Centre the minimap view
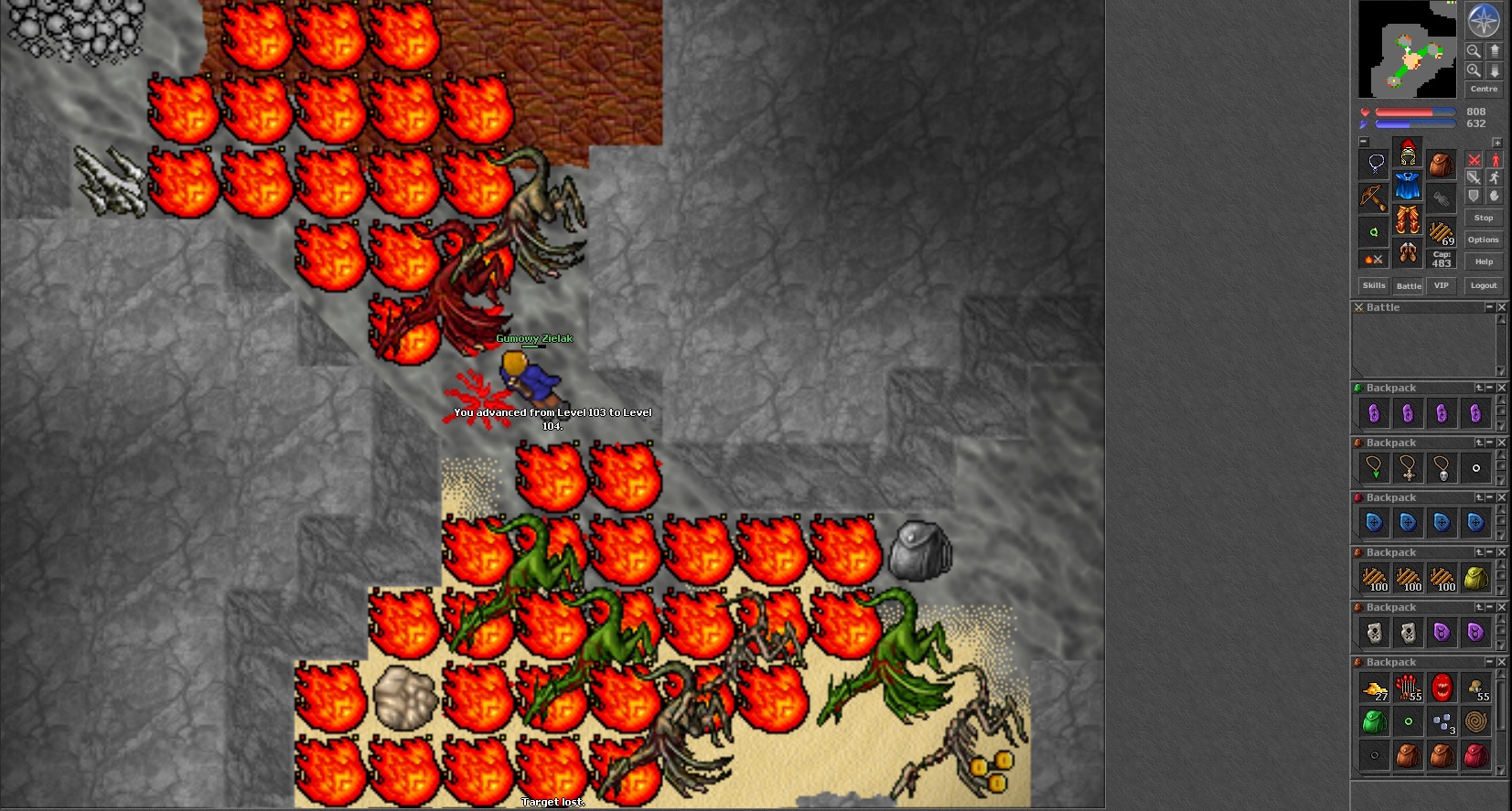Viewport: 1512px width, 811px height. [x=1484, y=89]
